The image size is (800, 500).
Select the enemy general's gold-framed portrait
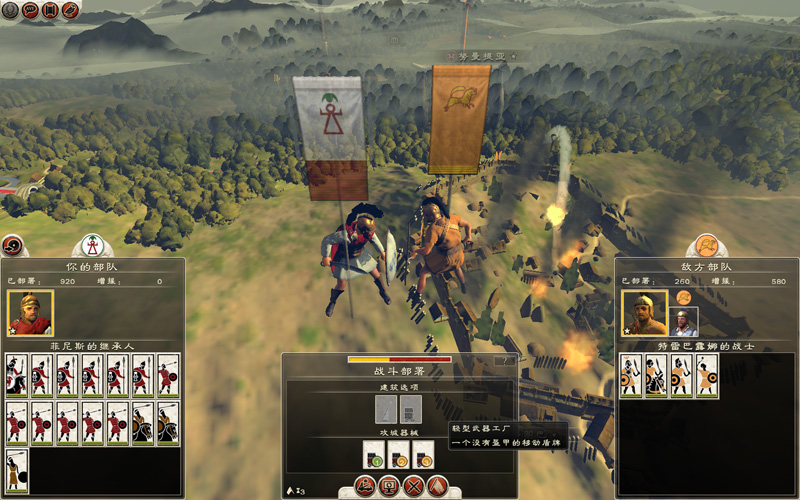click(x=644, y=313)
